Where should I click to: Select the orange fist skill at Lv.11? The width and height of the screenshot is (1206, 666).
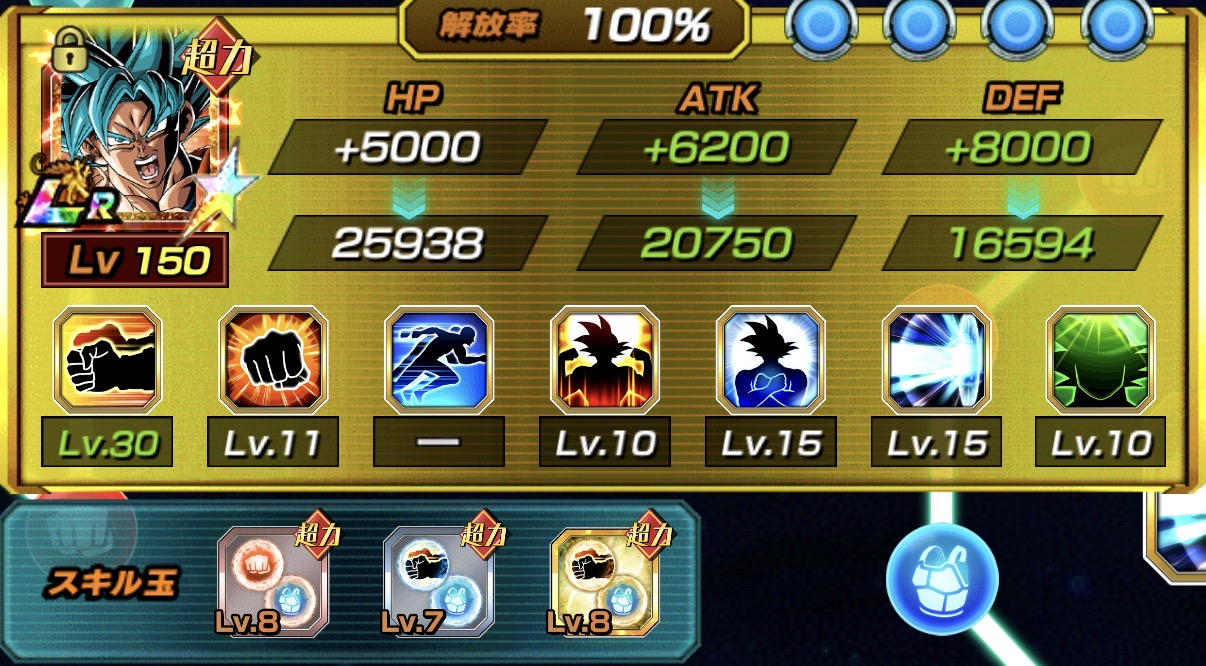tap(273, 361)
